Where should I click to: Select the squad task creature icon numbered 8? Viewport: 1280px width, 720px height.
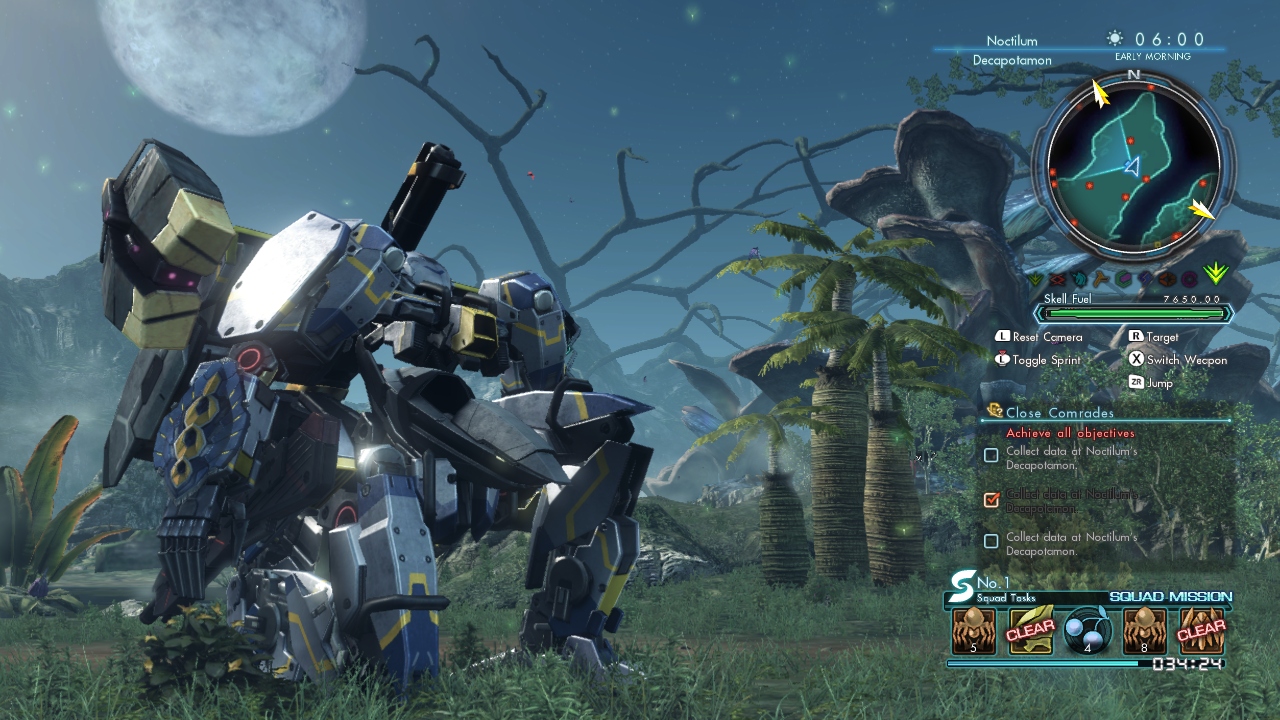[1144, 631]
